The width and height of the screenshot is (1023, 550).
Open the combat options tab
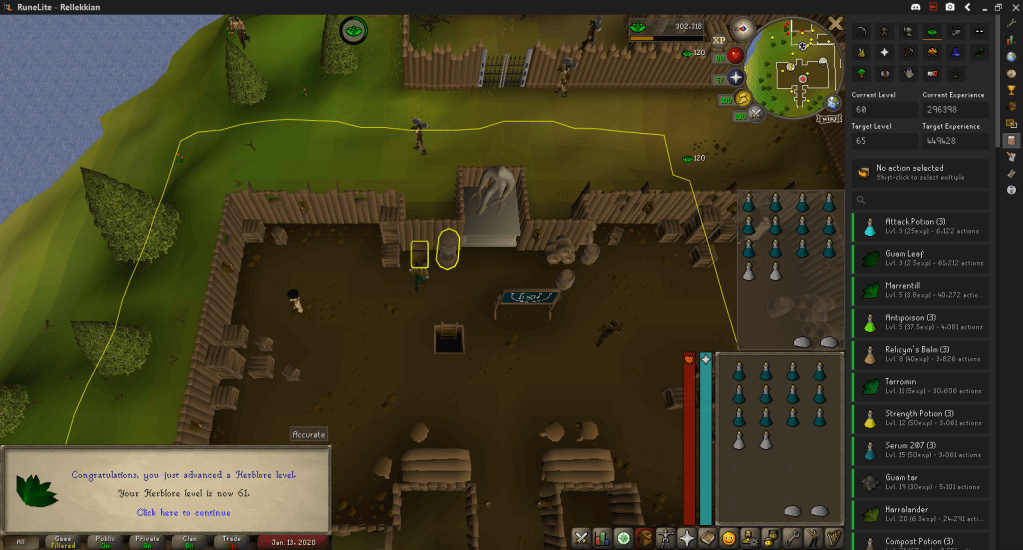pyautogui.click(x=581, y=538)
